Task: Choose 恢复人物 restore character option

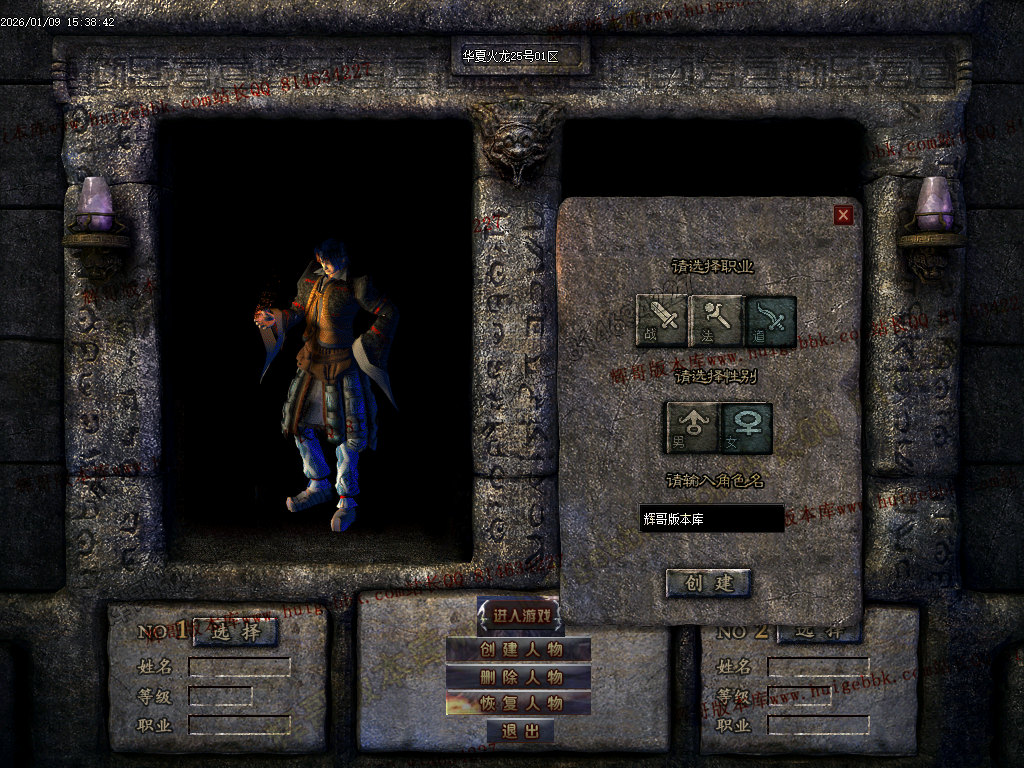Action: (519, 703)
